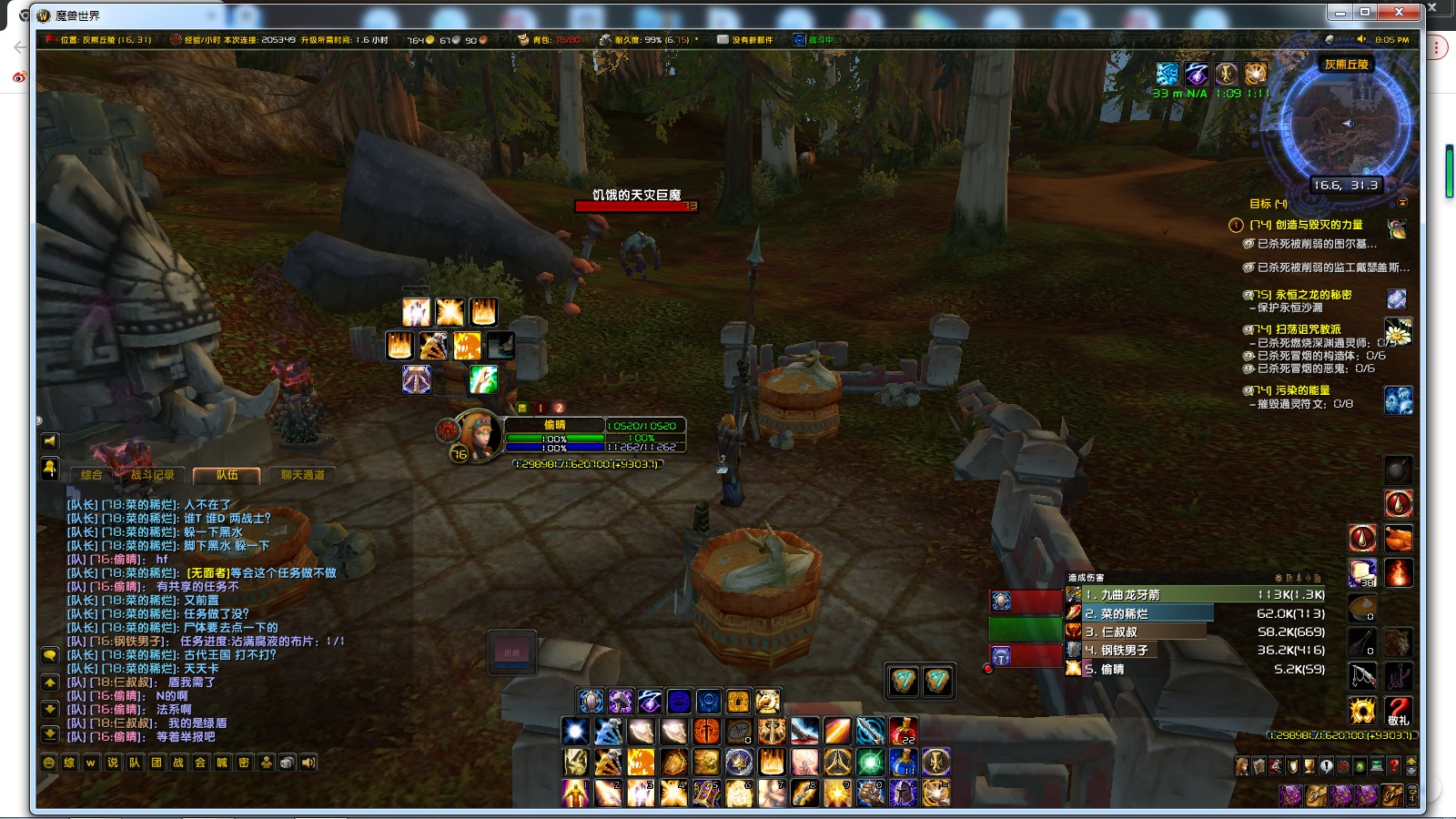Viewport: 1456px width, 819px height.
Task: Cast the green starburst spell
Action: point(870,762)
